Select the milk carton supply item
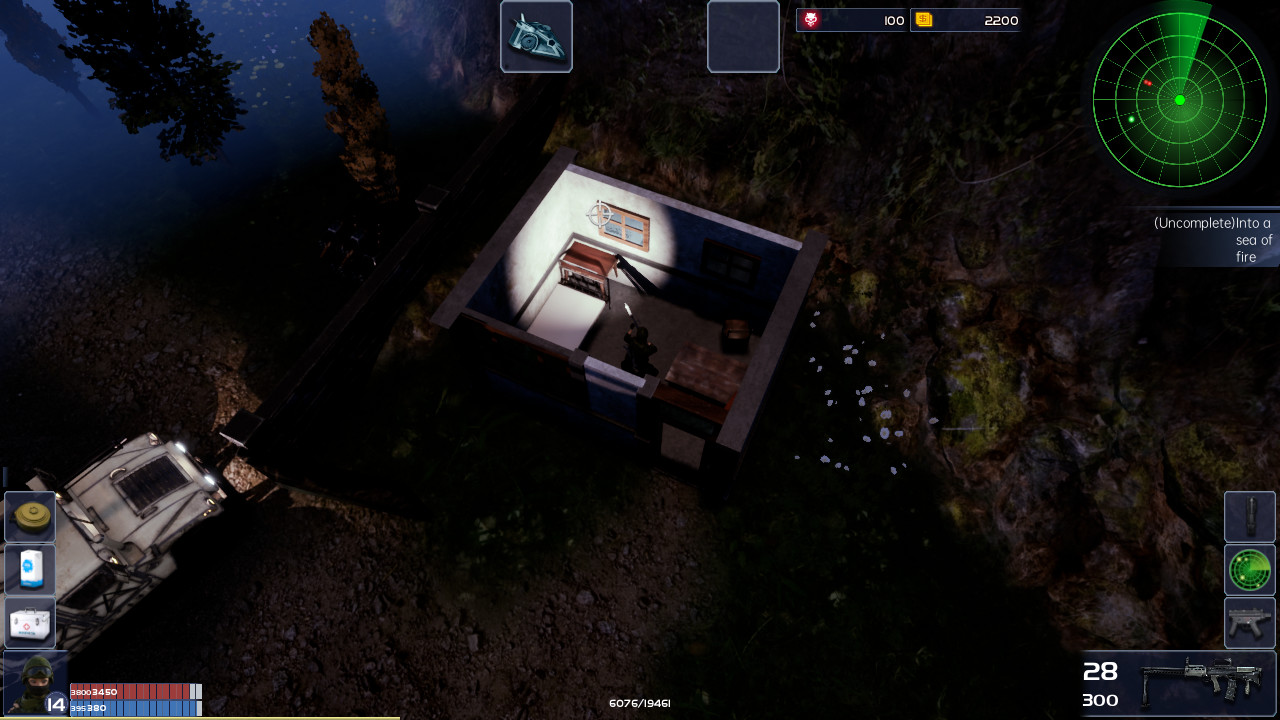The image size is (1280, 720). coord(28,570)
